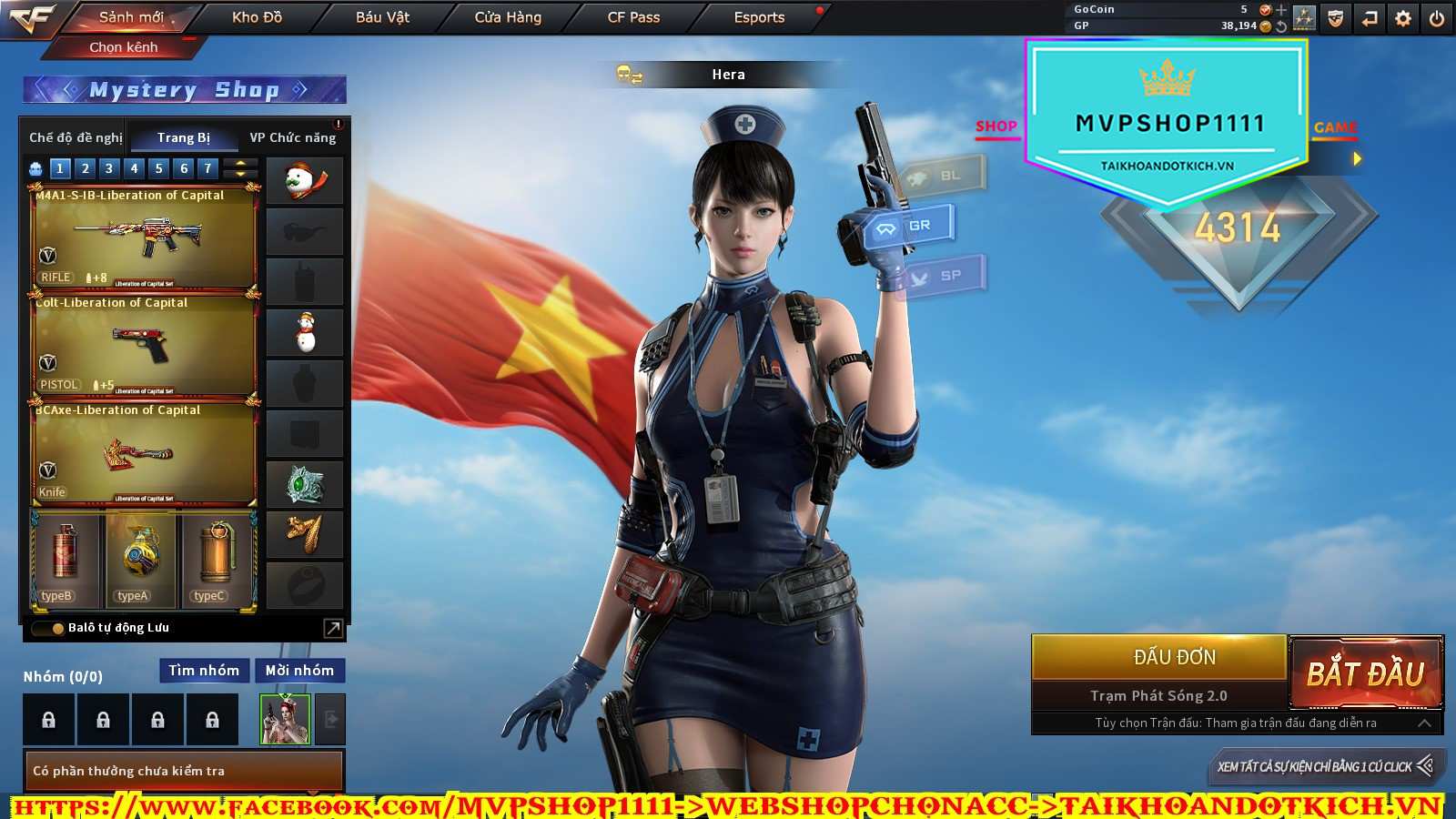This screenshot has width=1456, height=819.
Task: Click the Chọn kênh channel selector
Action: [x=124, y=47]
